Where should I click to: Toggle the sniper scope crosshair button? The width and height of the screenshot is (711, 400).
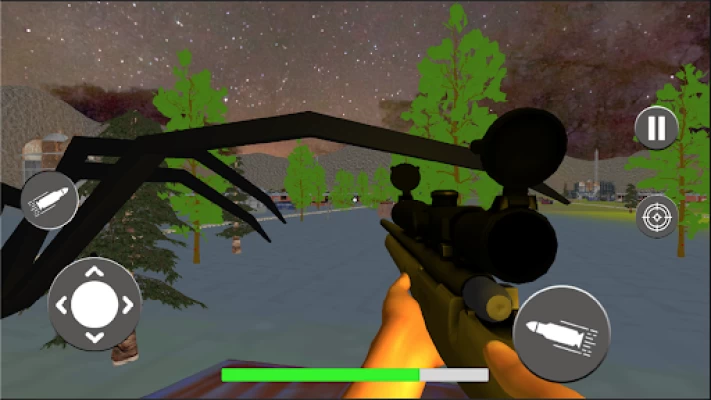656,217
